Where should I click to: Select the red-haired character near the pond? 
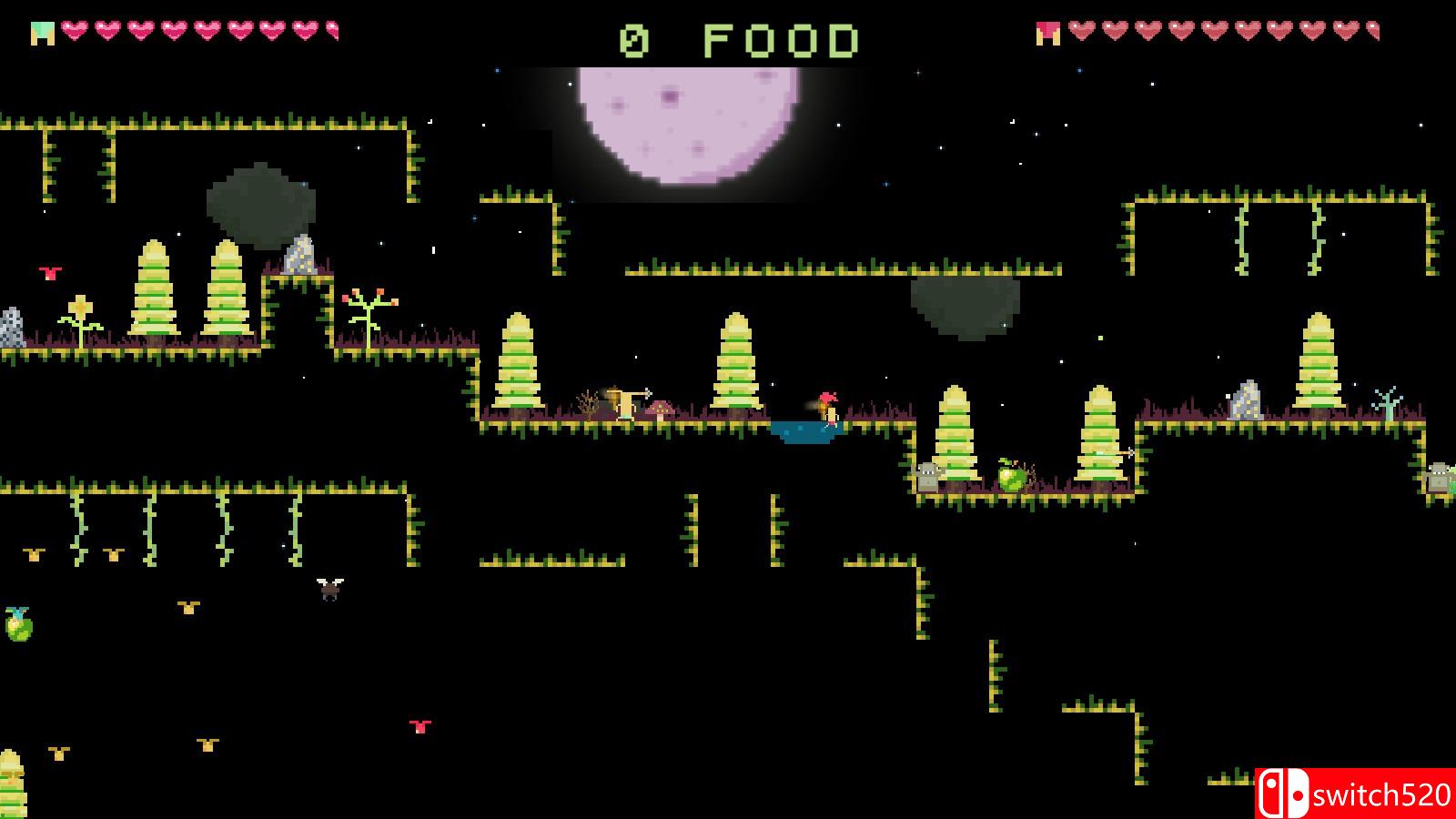826,407
